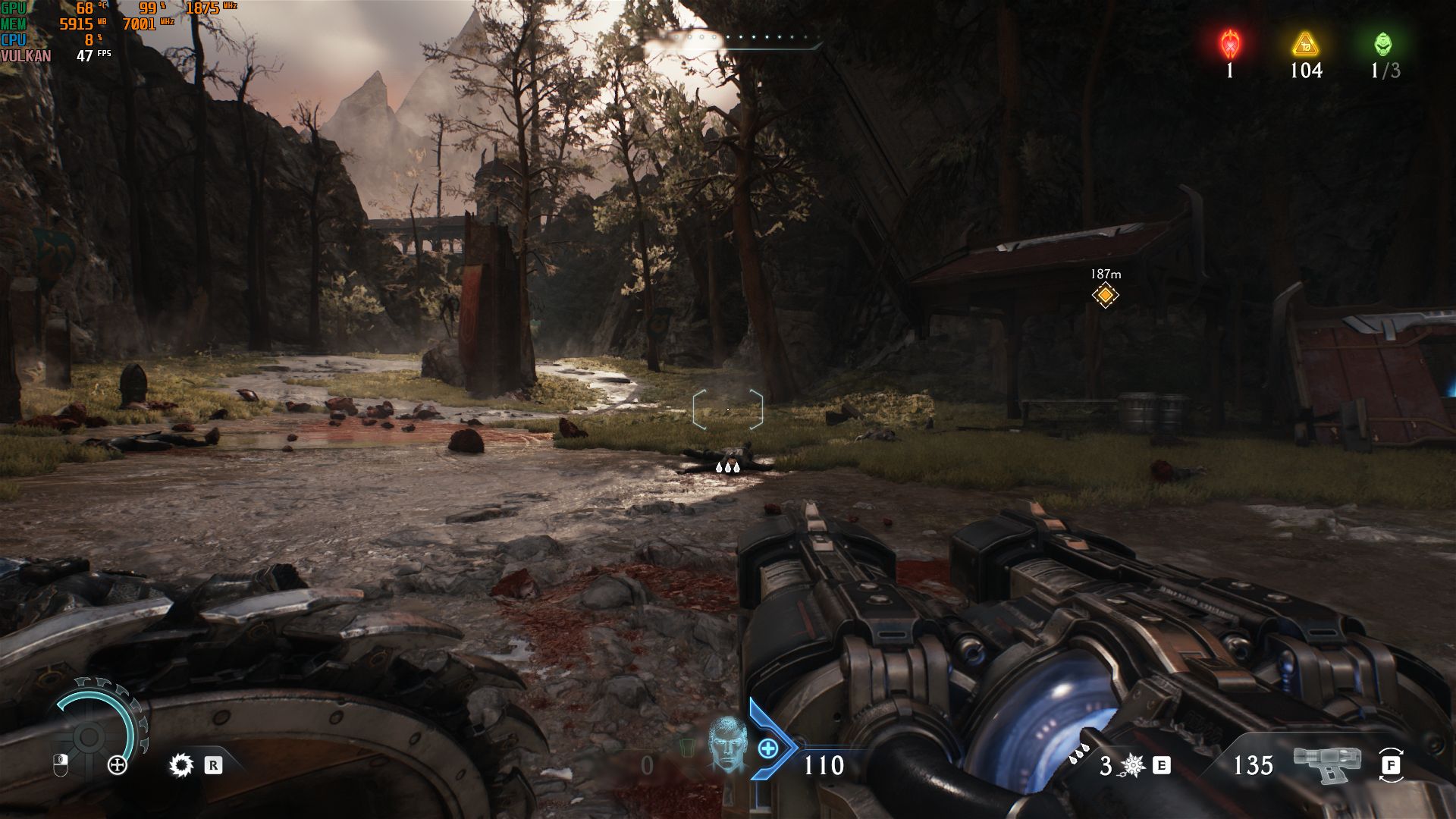Activate the shield rune burst icon
The image size is (1456, 819).
(181, 764)
